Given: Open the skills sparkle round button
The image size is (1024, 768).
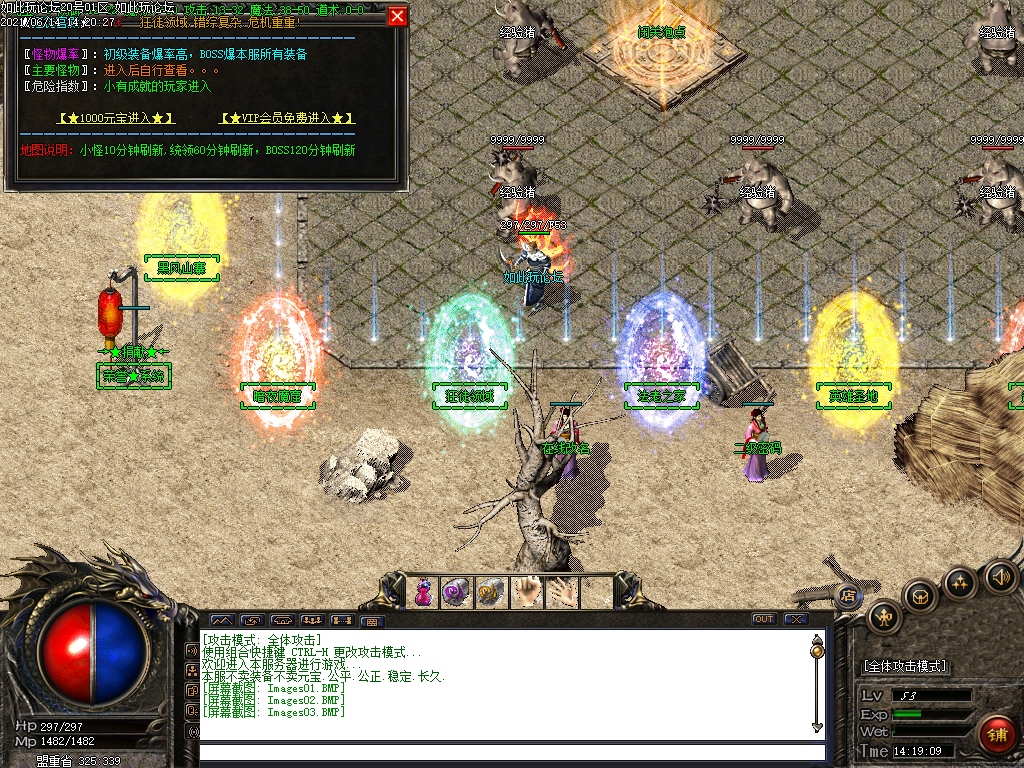Looking at the screenshot, I should click(x=960, y=582).
